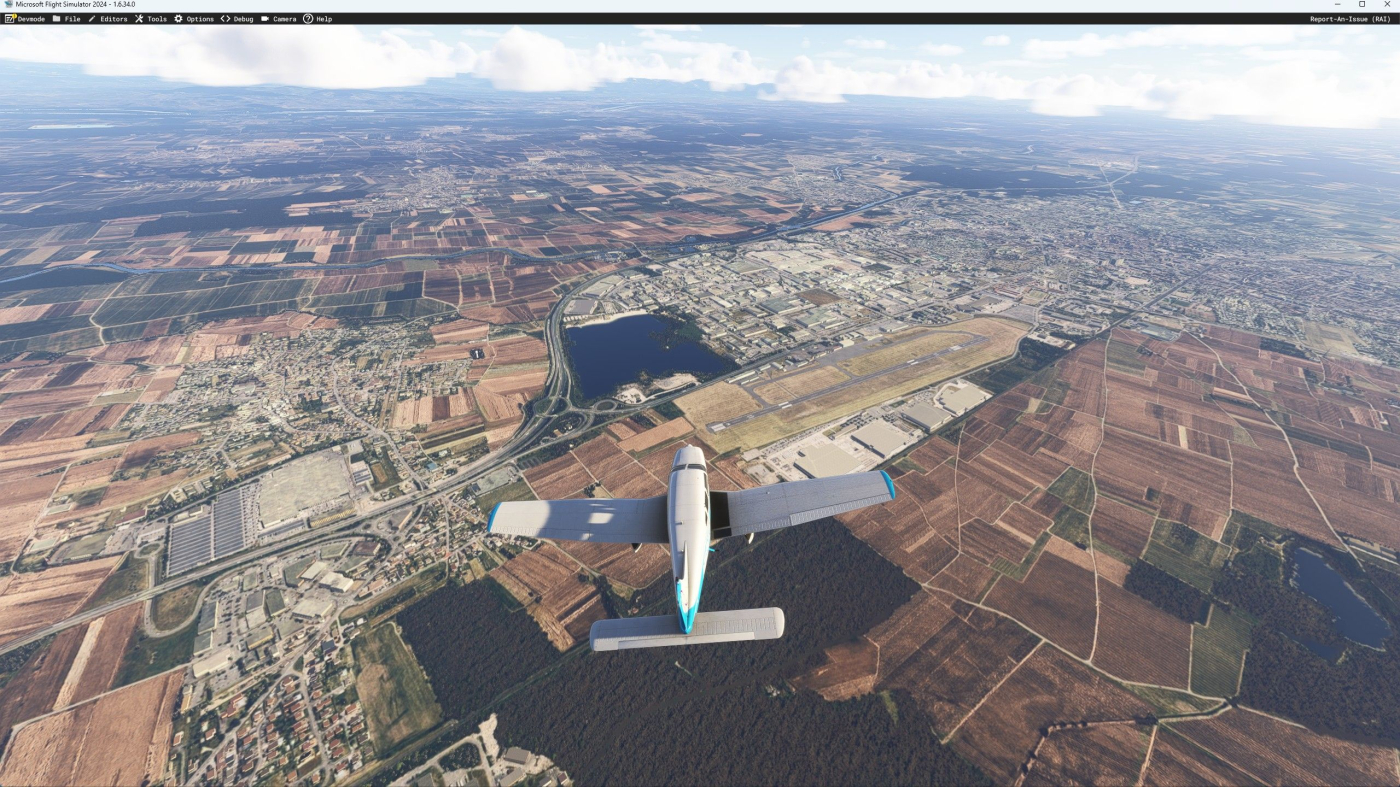1400x787 pixels.
Task: Close the Flight Simulator window
Action: pos(1386,5)
